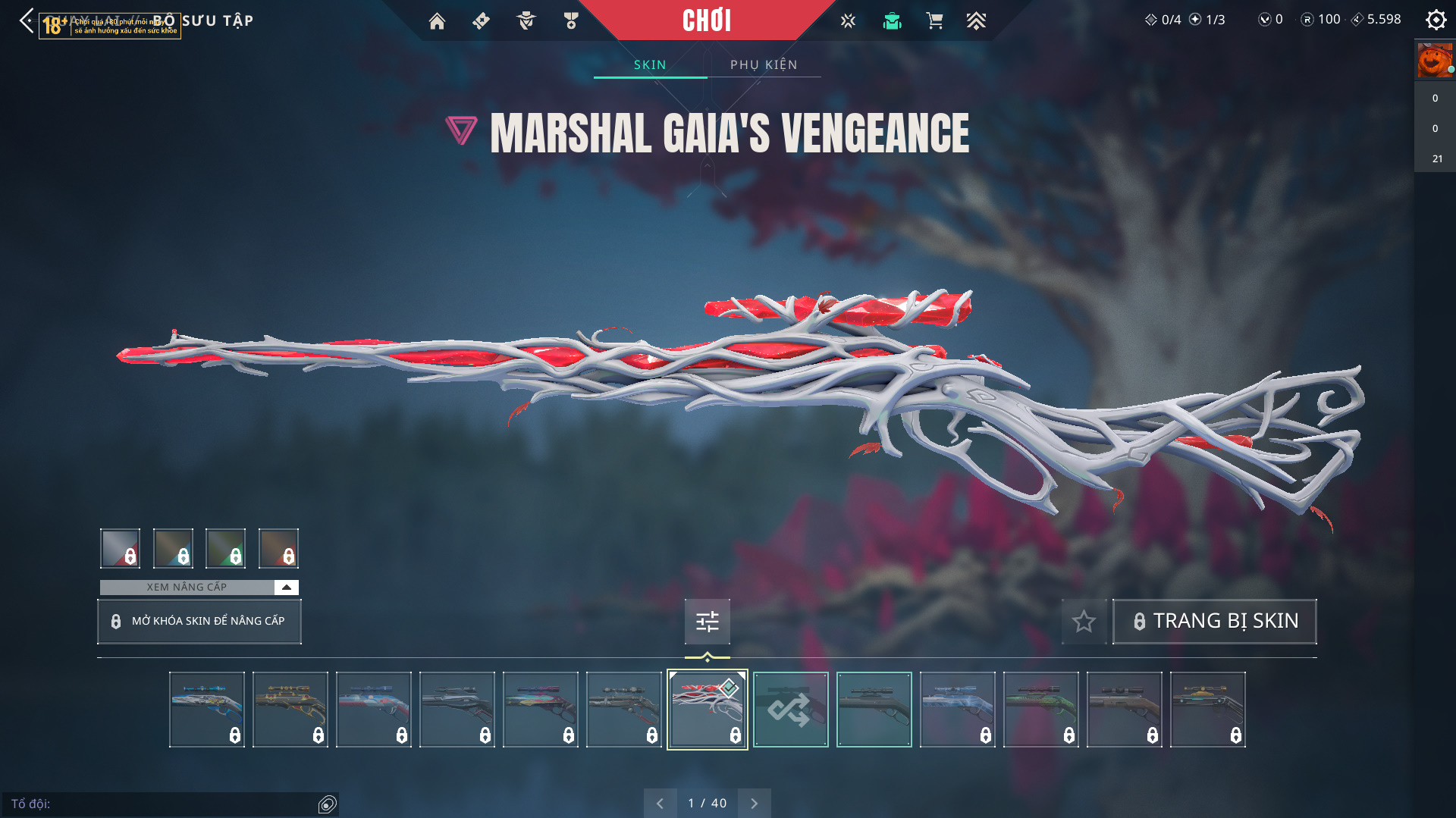Select the unlocked default Marshal skin tile

[x=874, y=710]
